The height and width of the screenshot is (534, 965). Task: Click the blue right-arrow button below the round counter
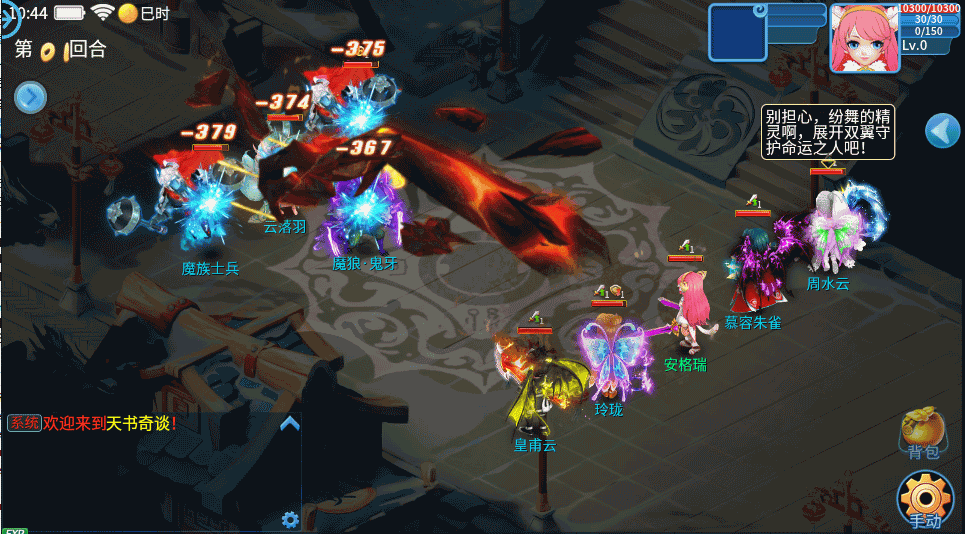point(30,96)
